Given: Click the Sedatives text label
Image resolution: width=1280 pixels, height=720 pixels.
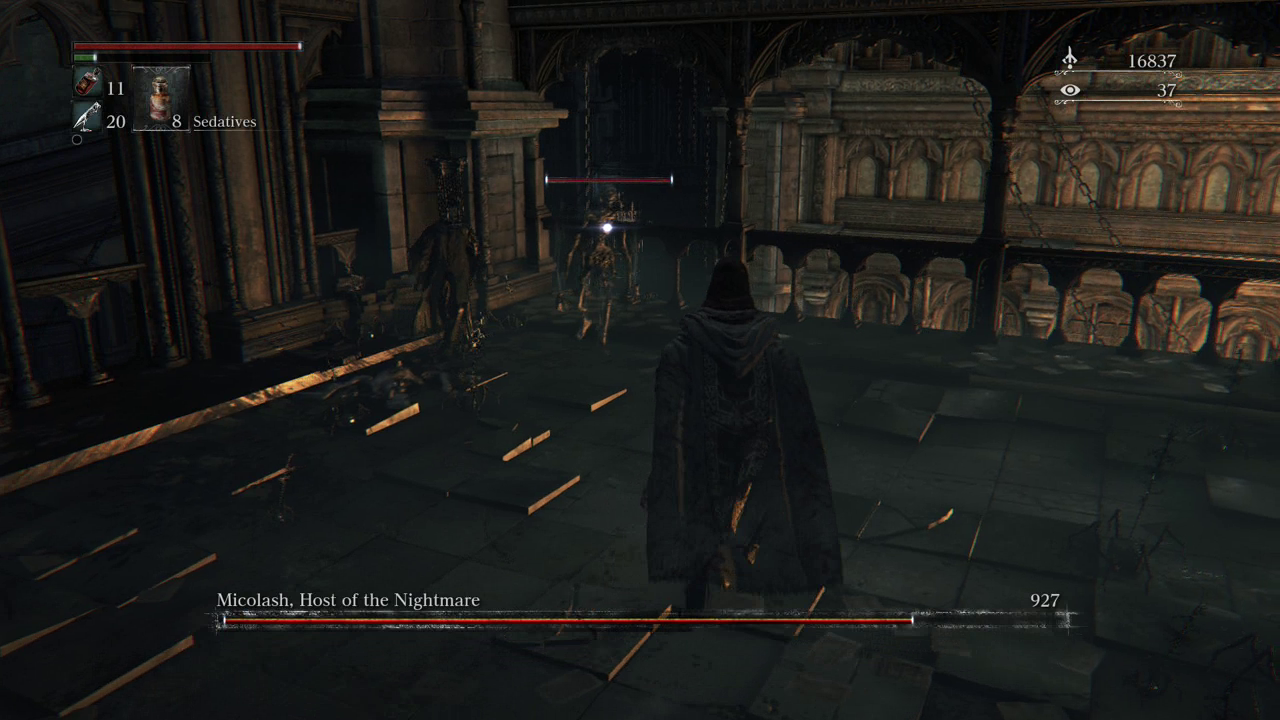Looking at the screenshot, I should coord(224,121).
